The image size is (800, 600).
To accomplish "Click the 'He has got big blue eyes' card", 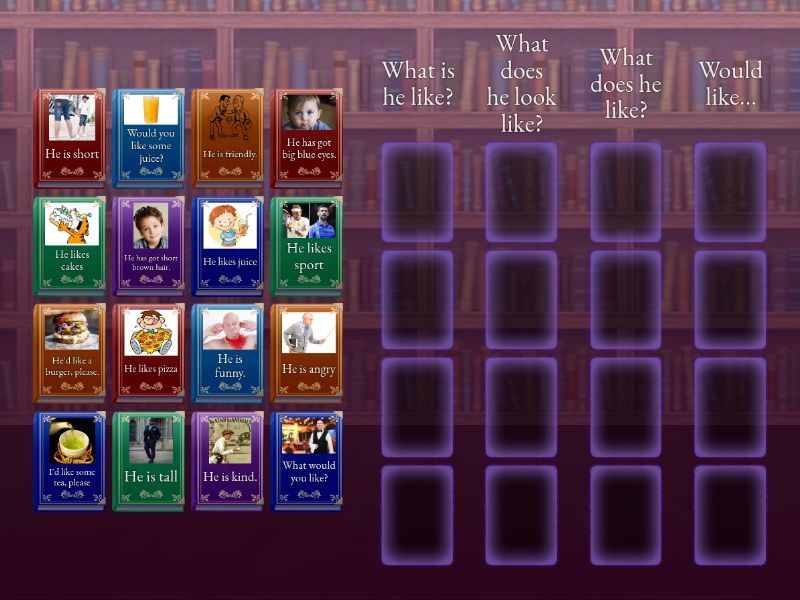I will (x=308, y=138).
